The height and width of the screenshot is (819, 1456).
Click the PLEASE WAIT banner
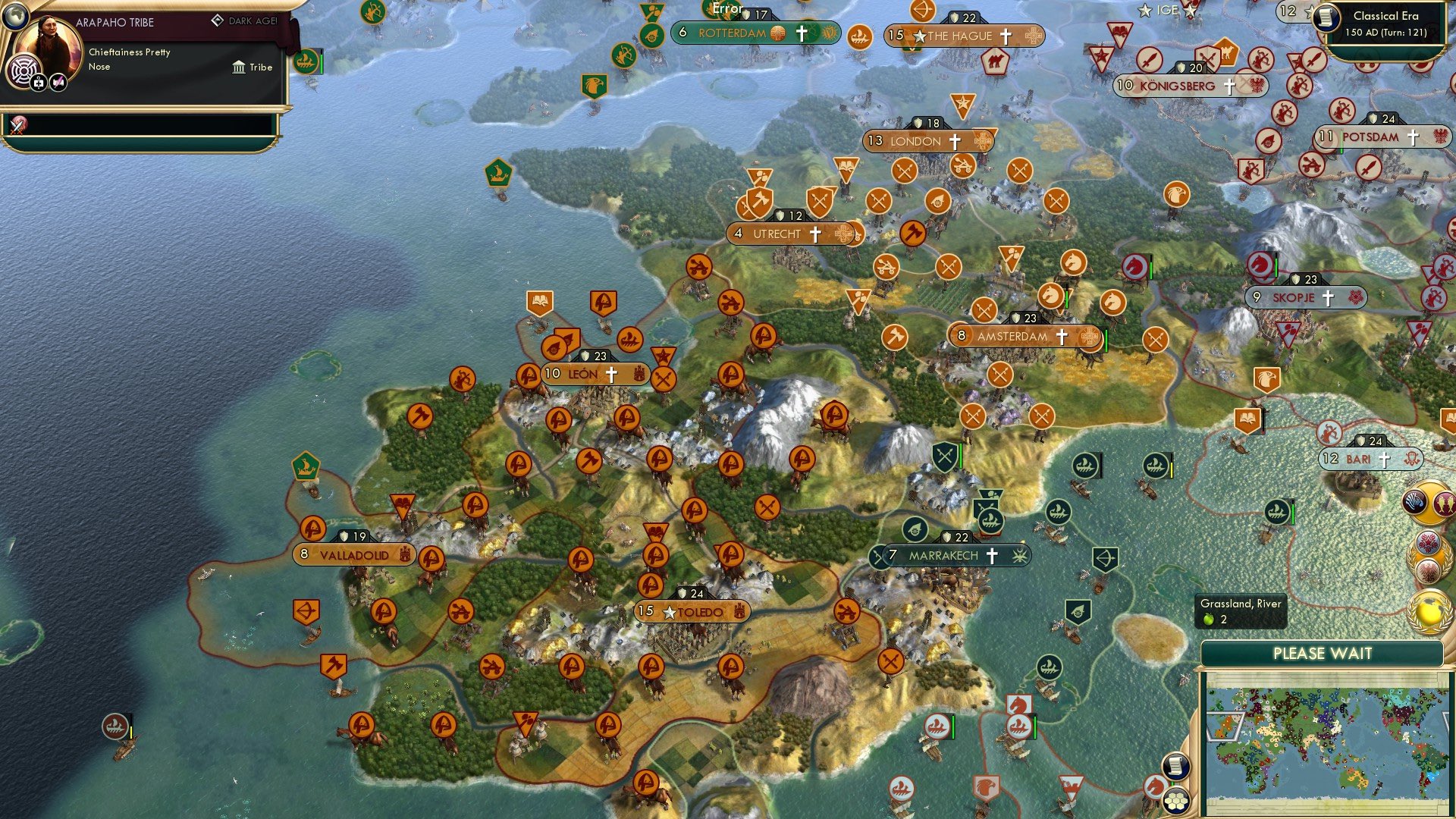point(1323,653)
